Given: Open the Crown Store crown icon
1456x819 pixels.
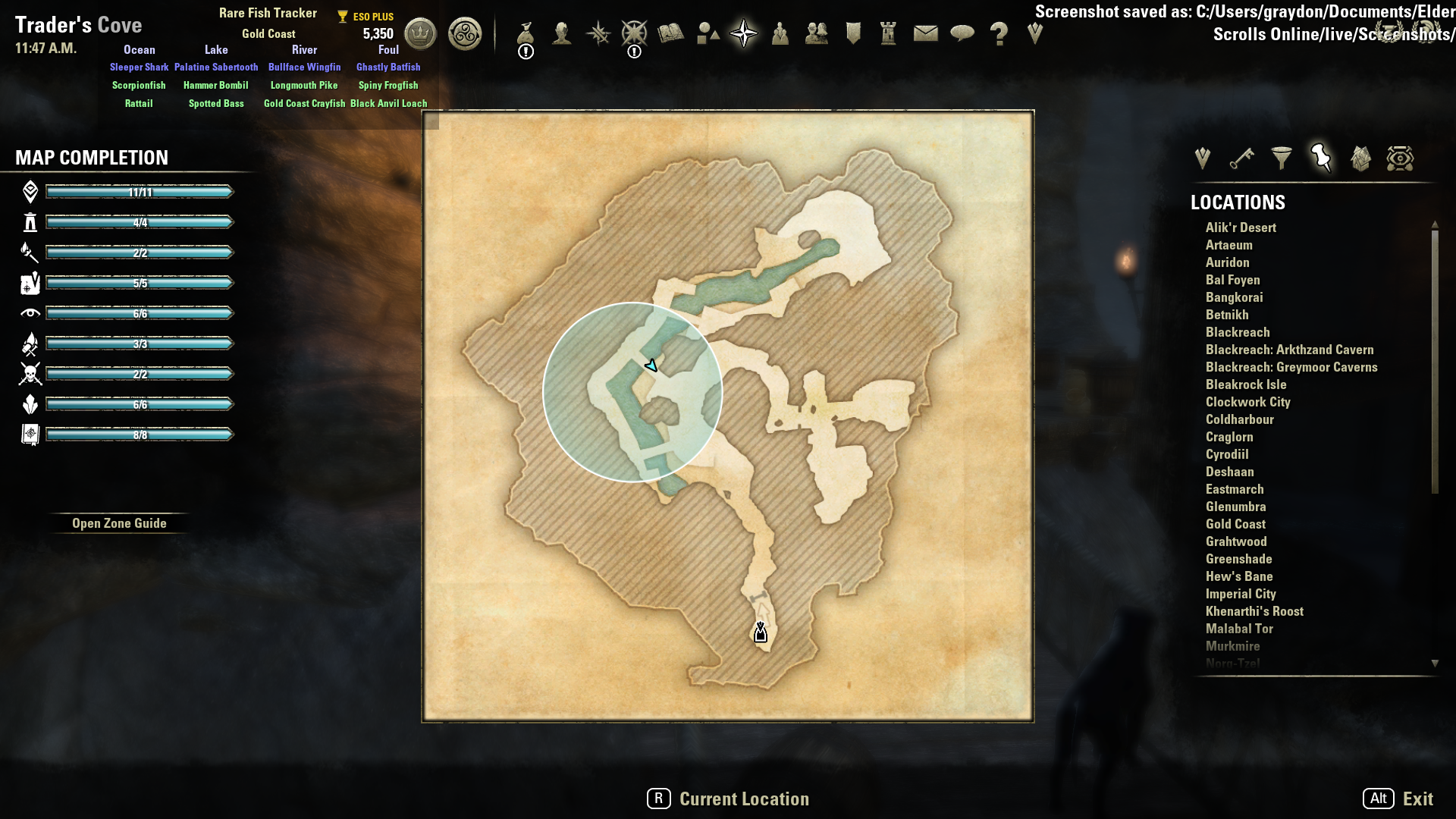Looking at the screenshot, I should pos(420,34).
